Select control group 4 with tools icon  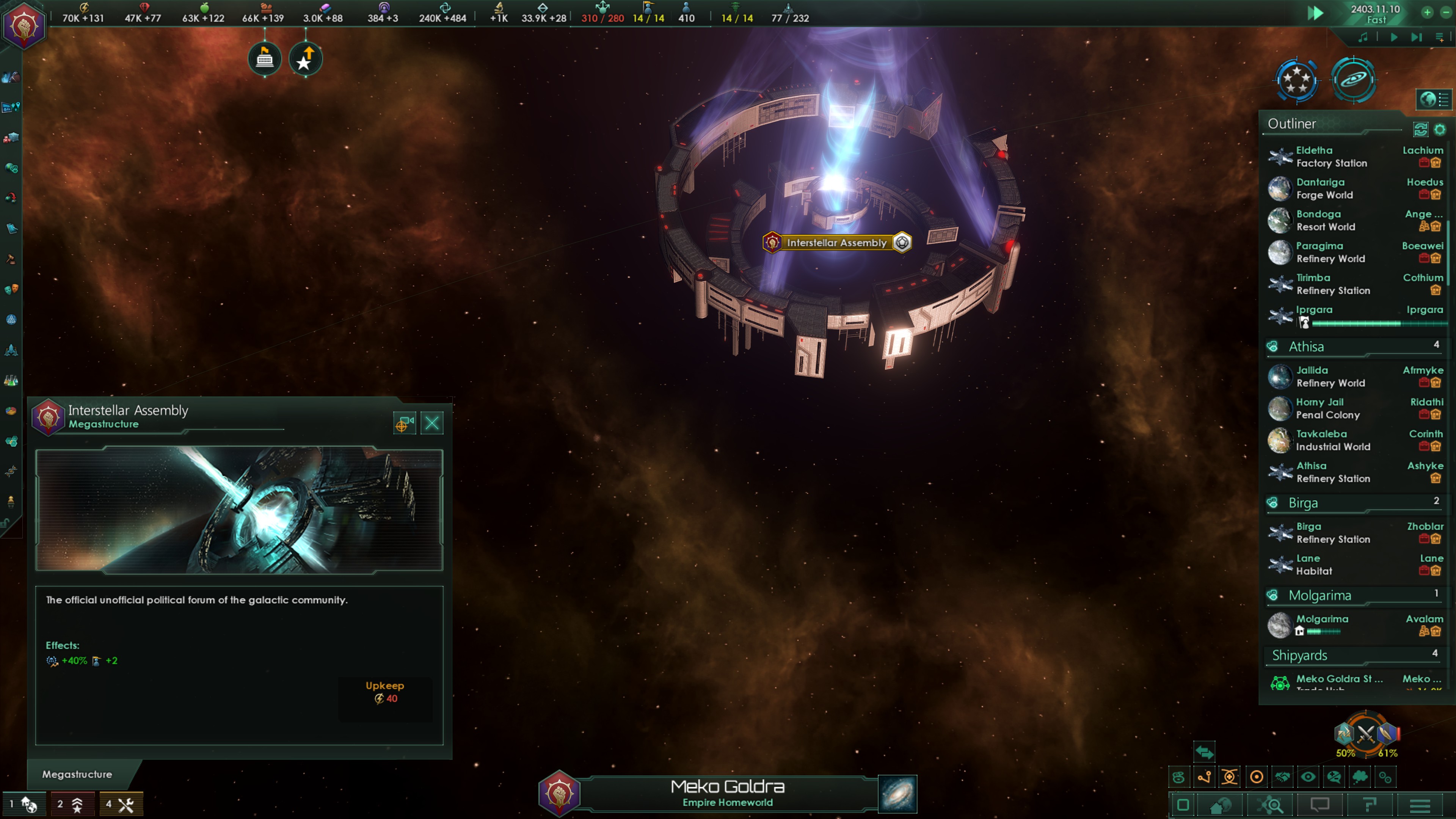121,804
